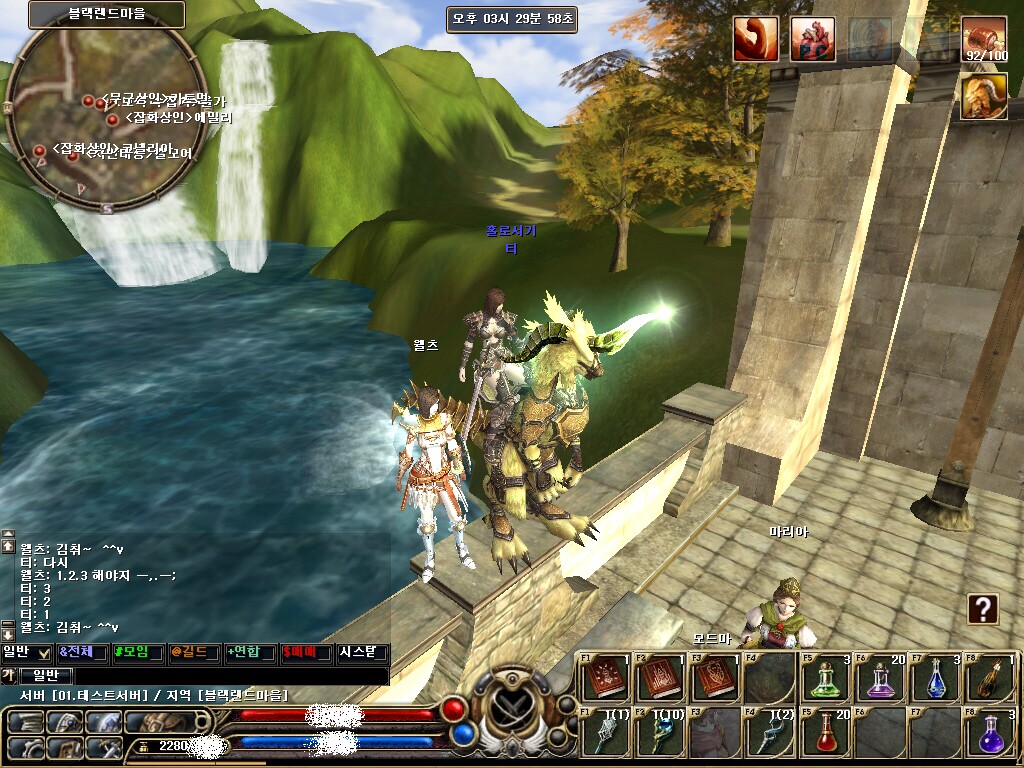Viewport: 1024px width, 768px height.
Task: Toggle the +연합 alliance chat filter
Action: coord(250,653)
